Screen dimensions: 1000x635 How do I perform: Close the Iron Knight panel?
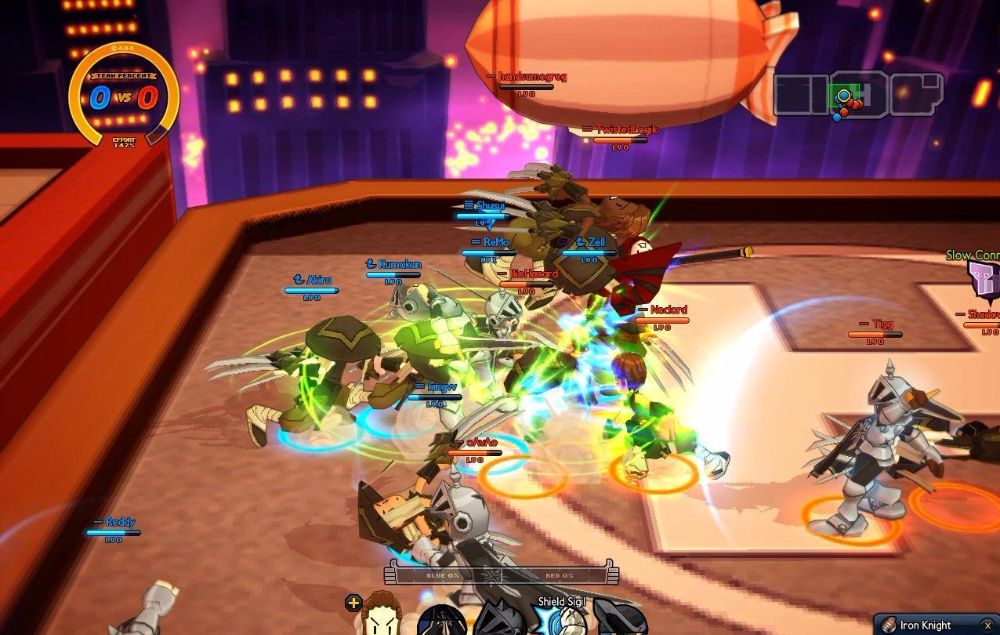point(987,625)
